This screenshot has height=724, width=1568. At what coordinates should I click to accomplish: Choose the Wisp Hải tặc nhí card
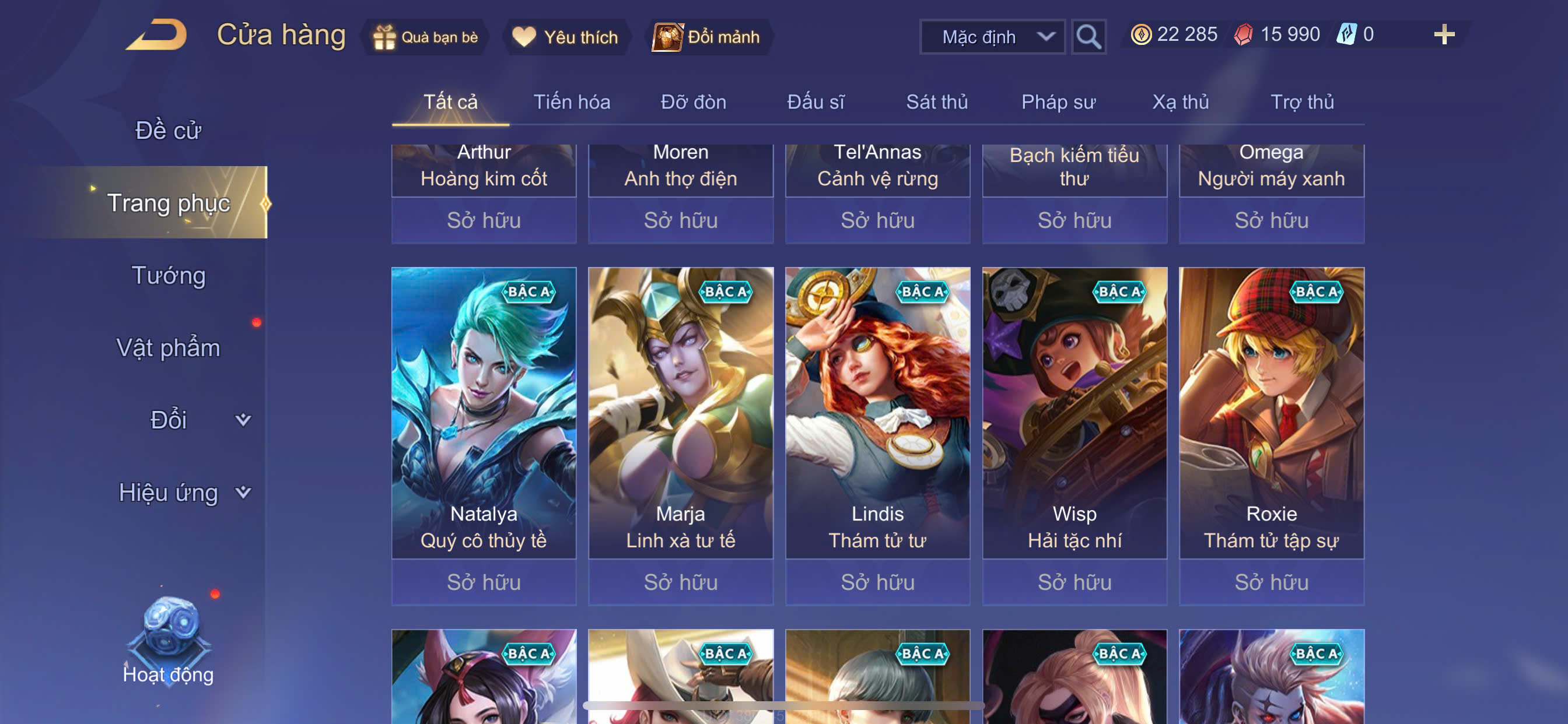pyautogui.click(x=1074, y=413)
